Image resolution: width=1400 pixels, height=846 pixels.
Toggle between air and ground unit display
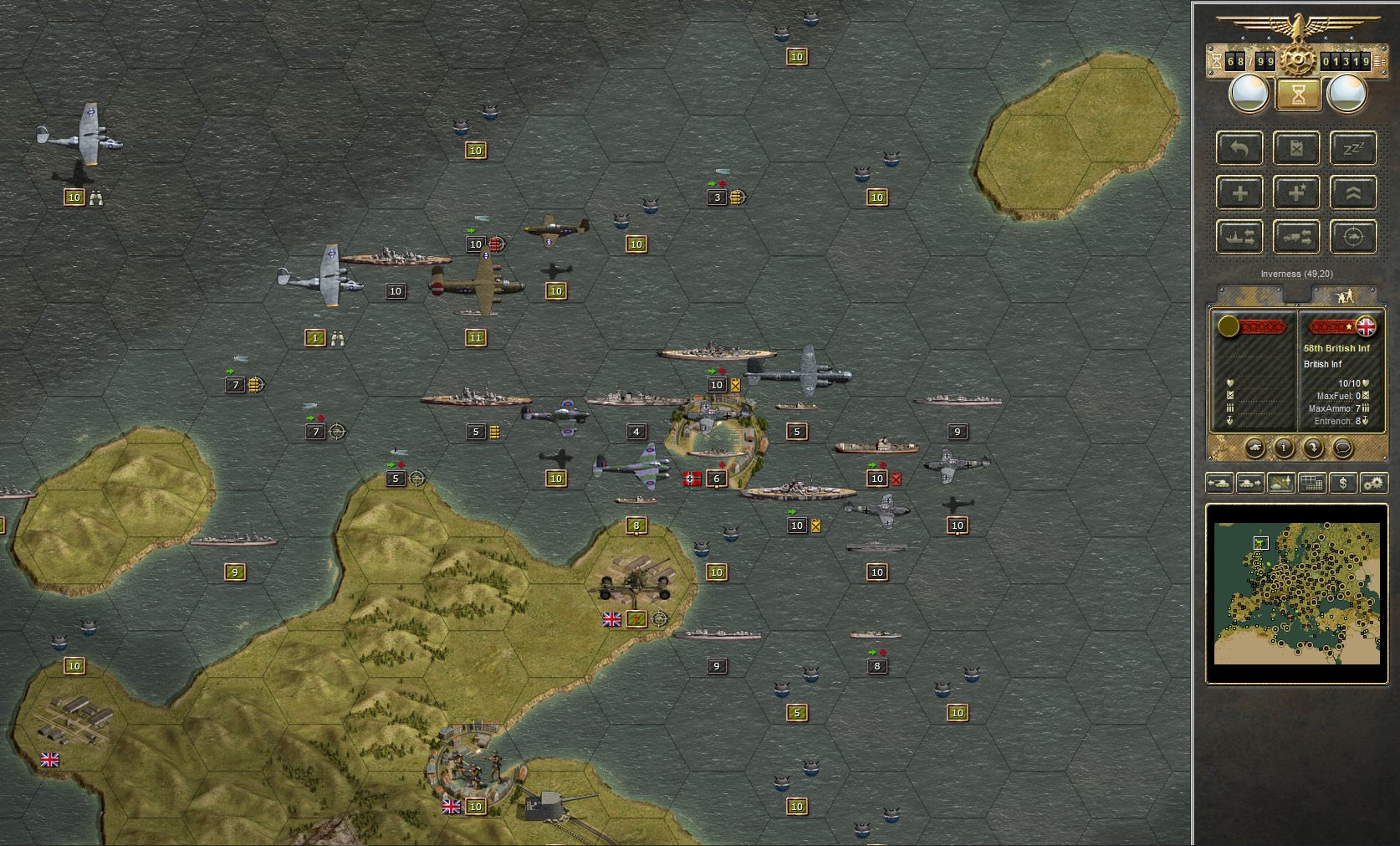[x=1280, y=483]
